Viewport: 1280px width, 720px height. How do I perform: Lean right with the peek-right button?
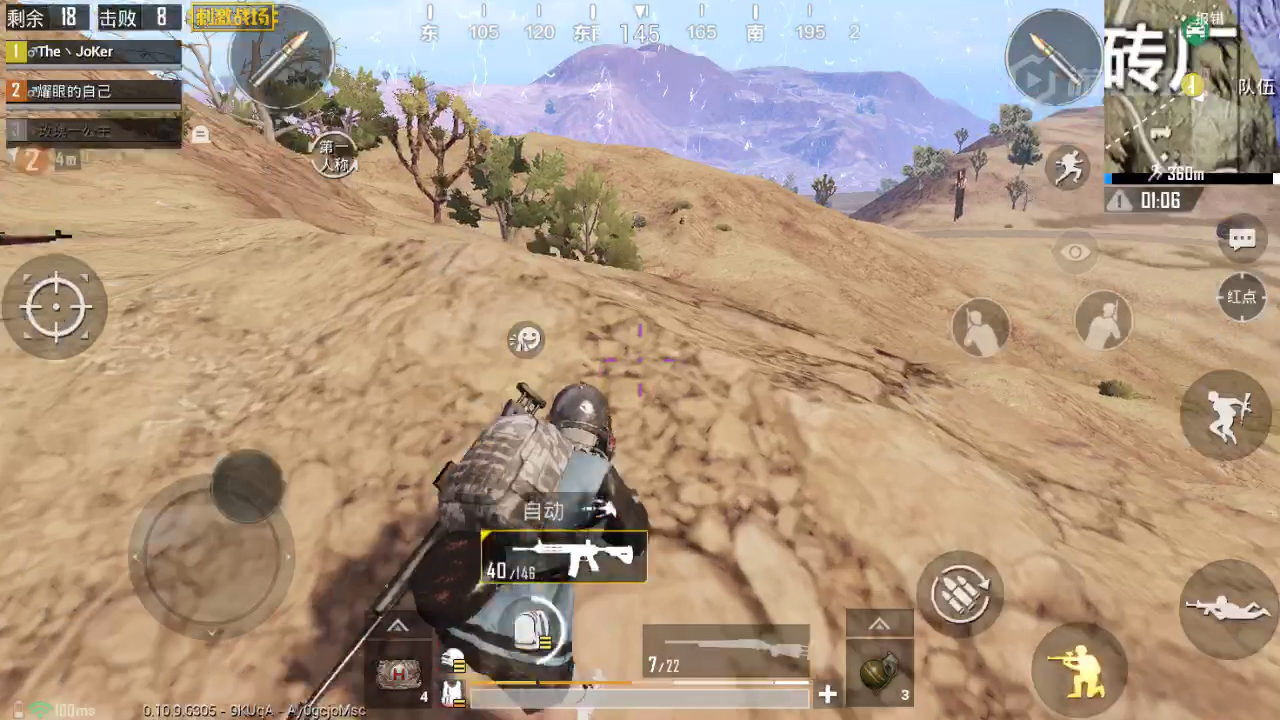[x=1104, y=322]
